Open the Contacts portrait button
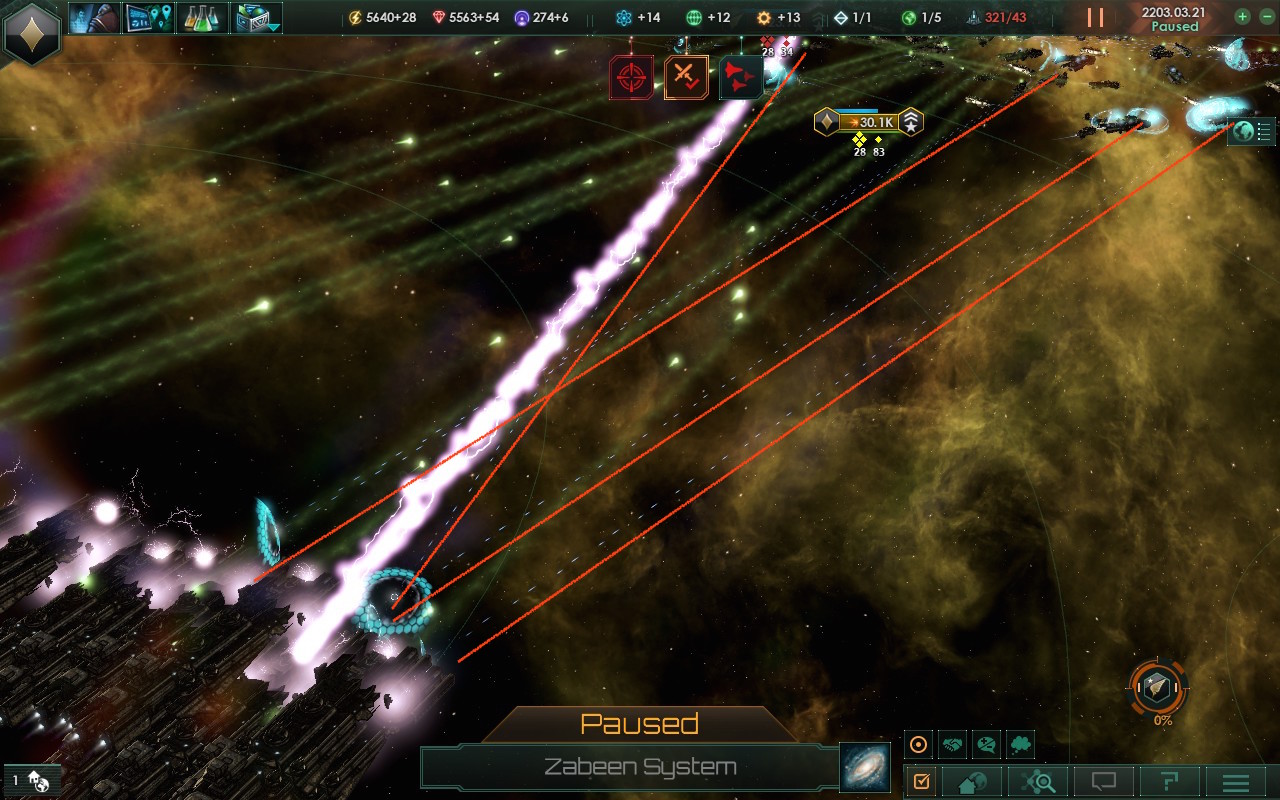This screenshot has width=1280, height=800. click(x=94, y=17)
